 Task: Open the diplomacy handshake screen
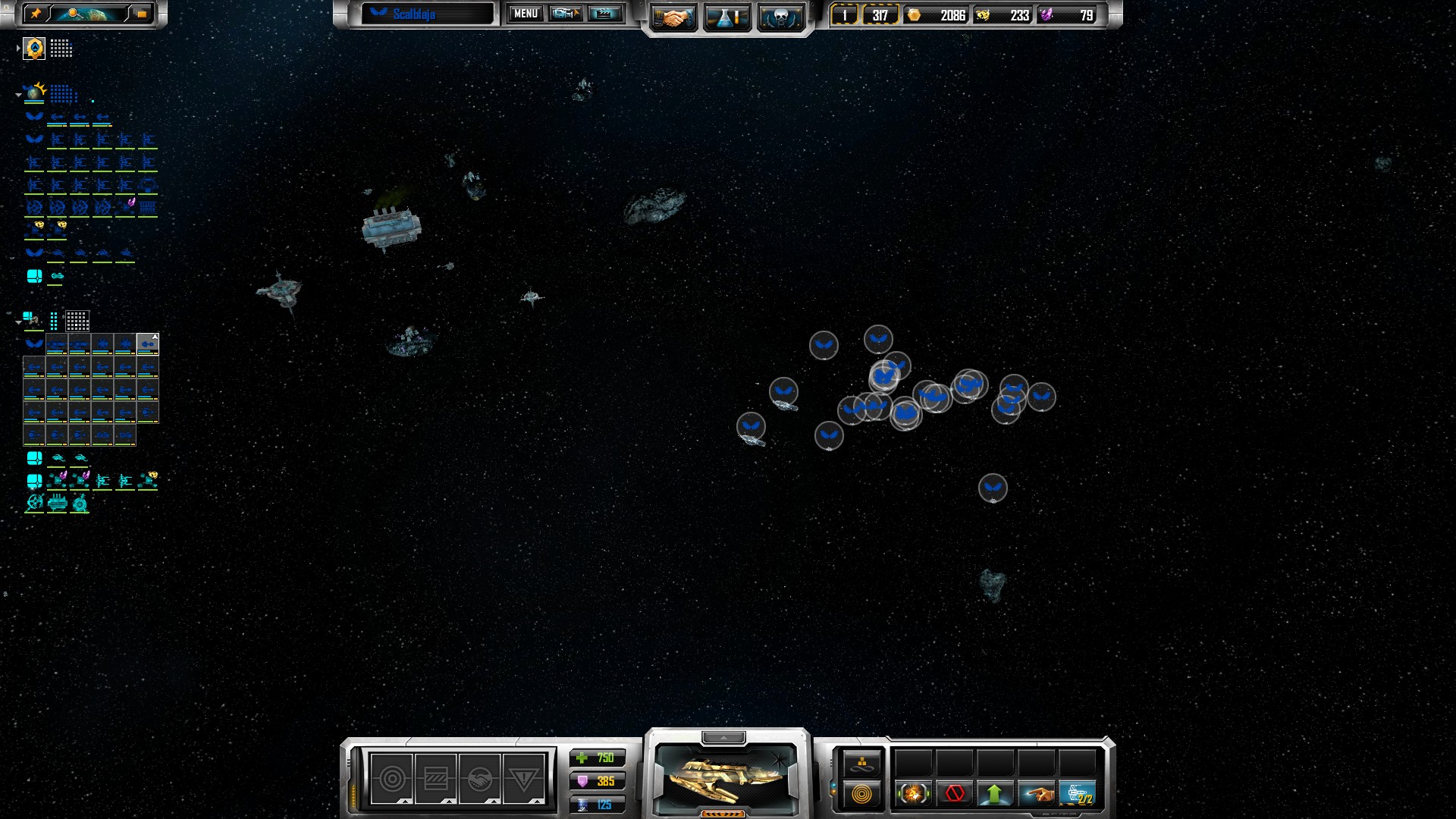pos(672,17)
